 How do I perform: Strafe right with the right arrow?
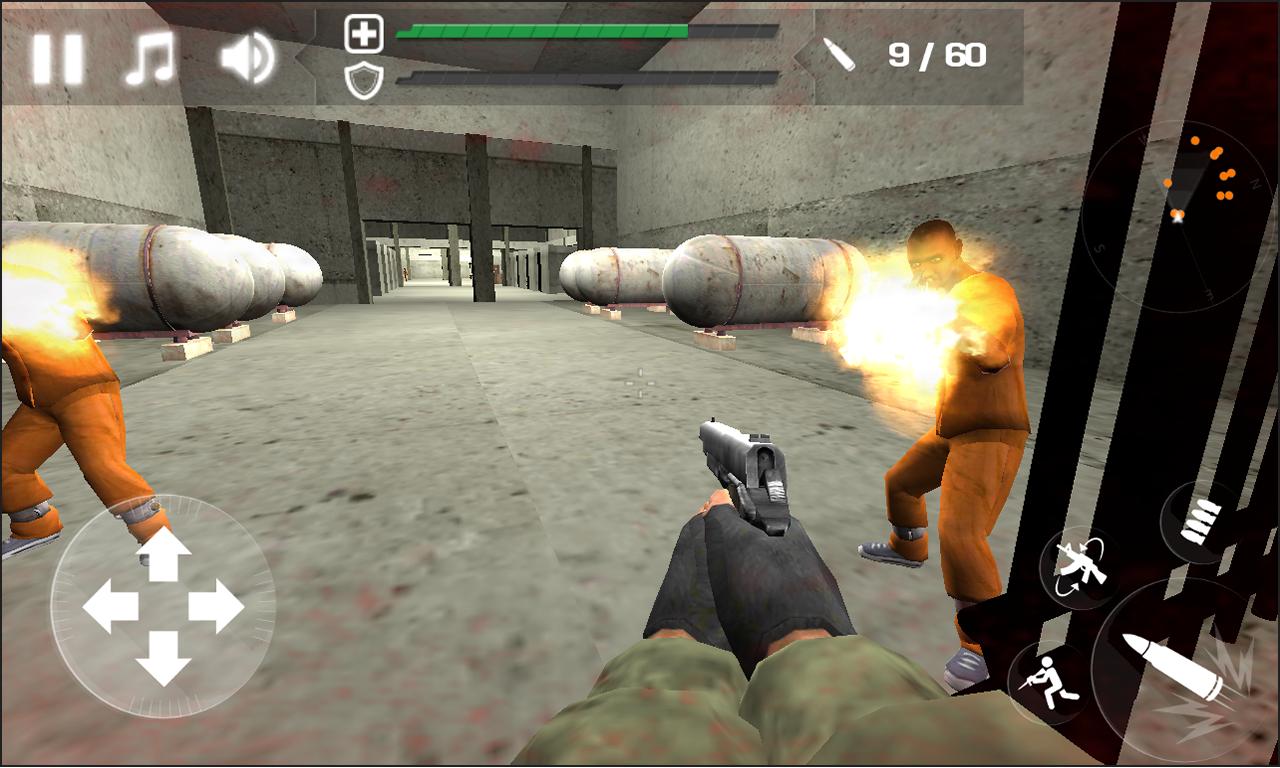tap(216, 607)
